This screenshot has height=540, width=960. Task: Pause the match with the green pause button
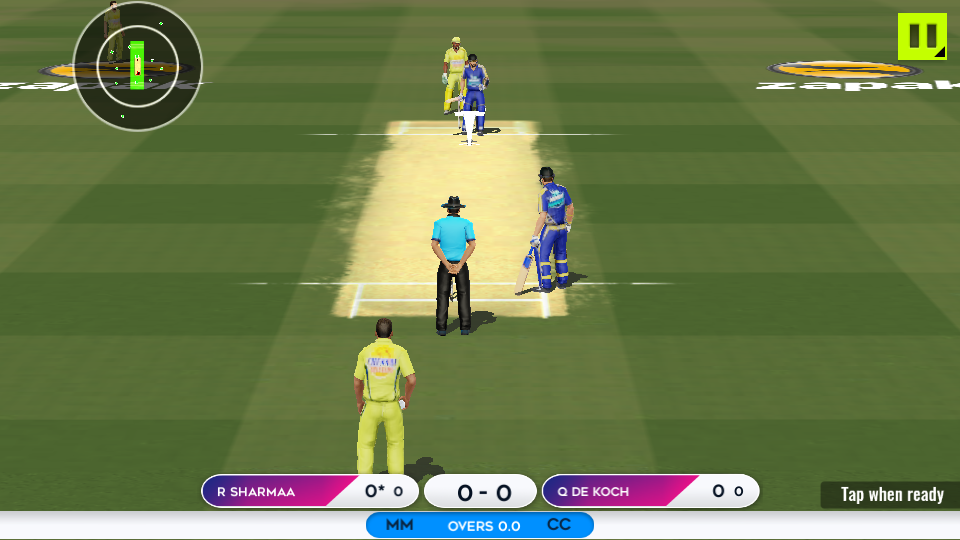[921, 36]
